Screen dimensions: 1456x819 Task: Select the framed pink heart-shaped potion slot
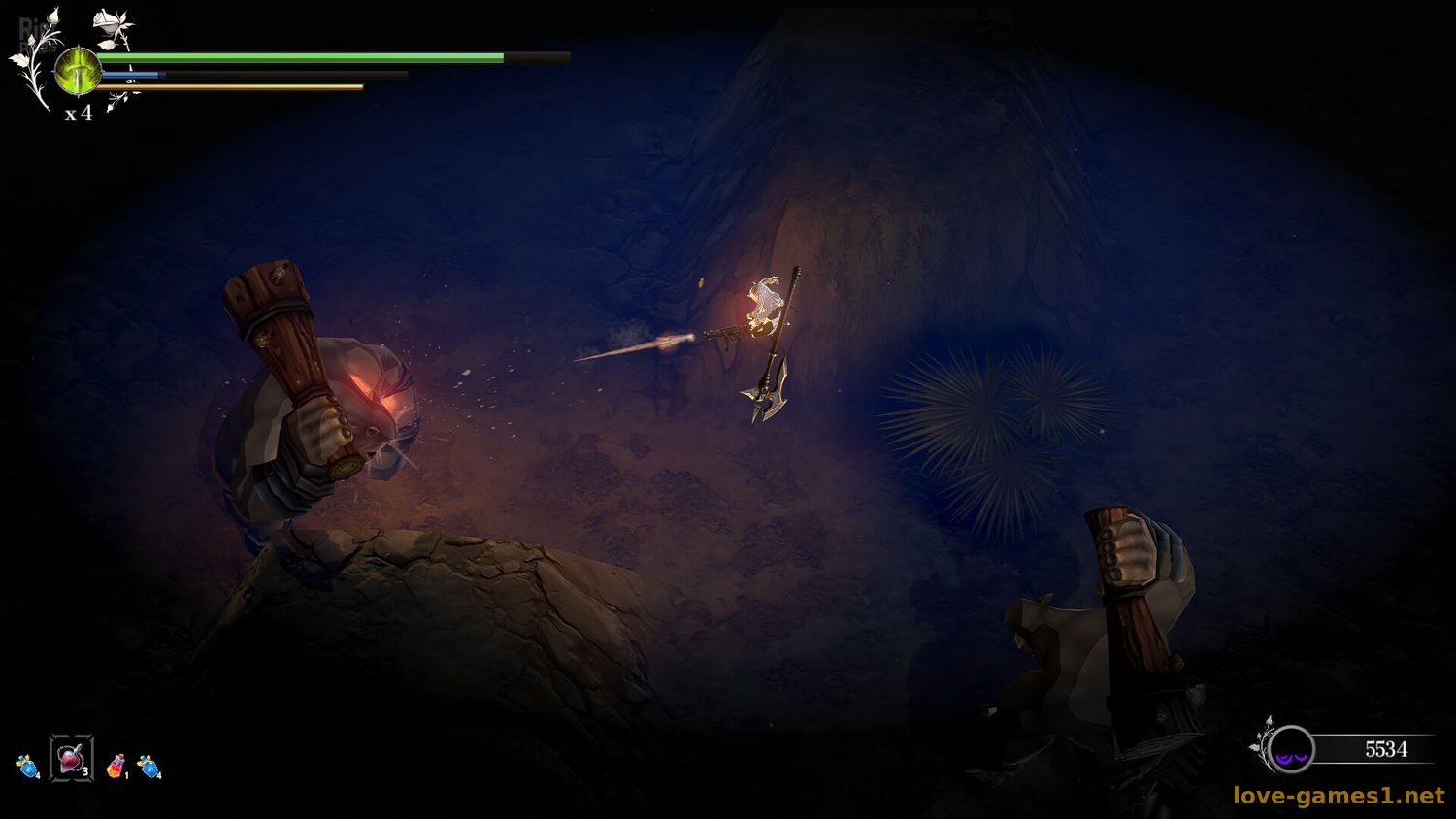coord(72,759)
